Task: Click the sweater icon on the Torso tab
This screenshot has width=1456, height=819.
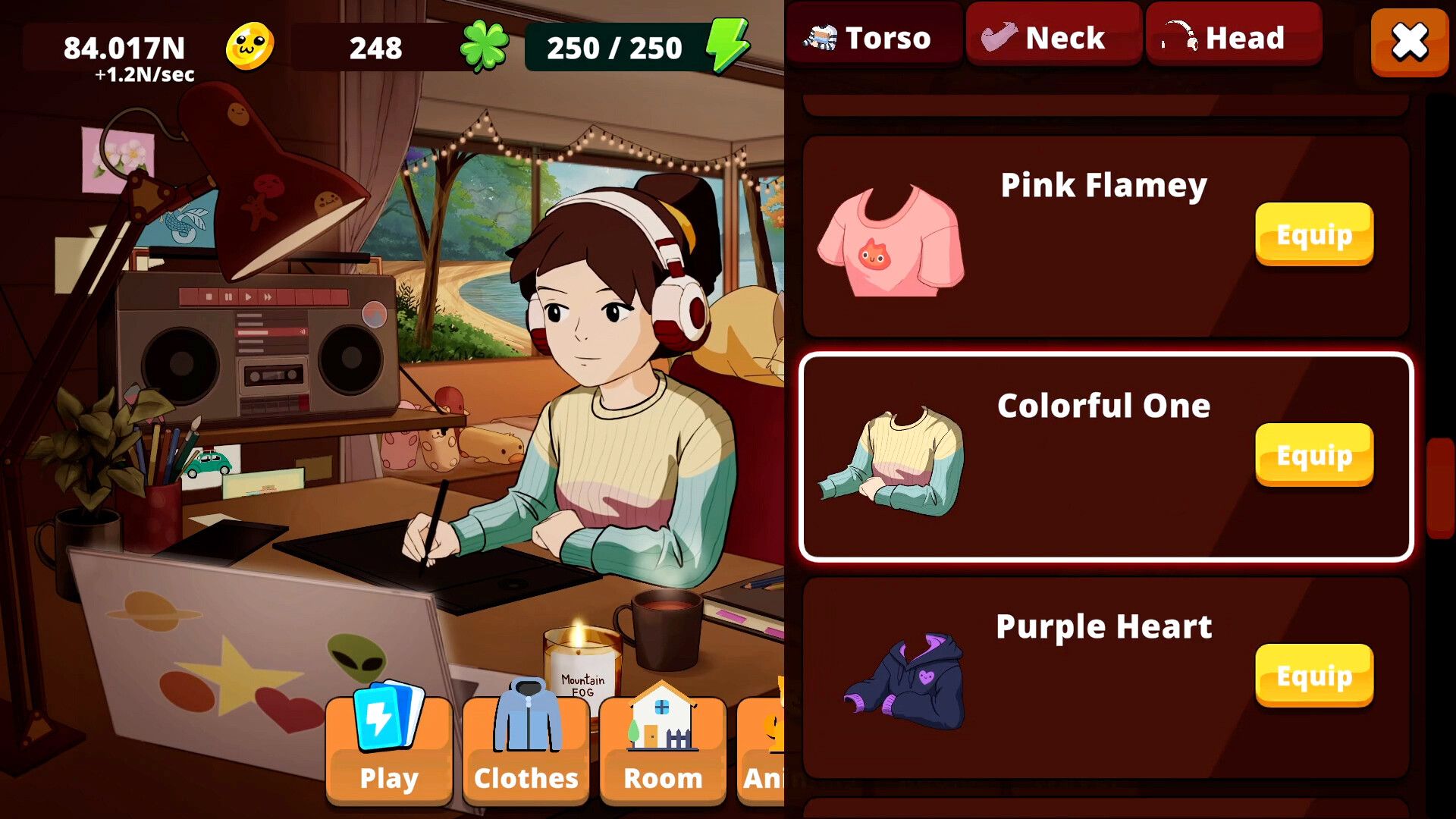Action: tap(821, 36)
